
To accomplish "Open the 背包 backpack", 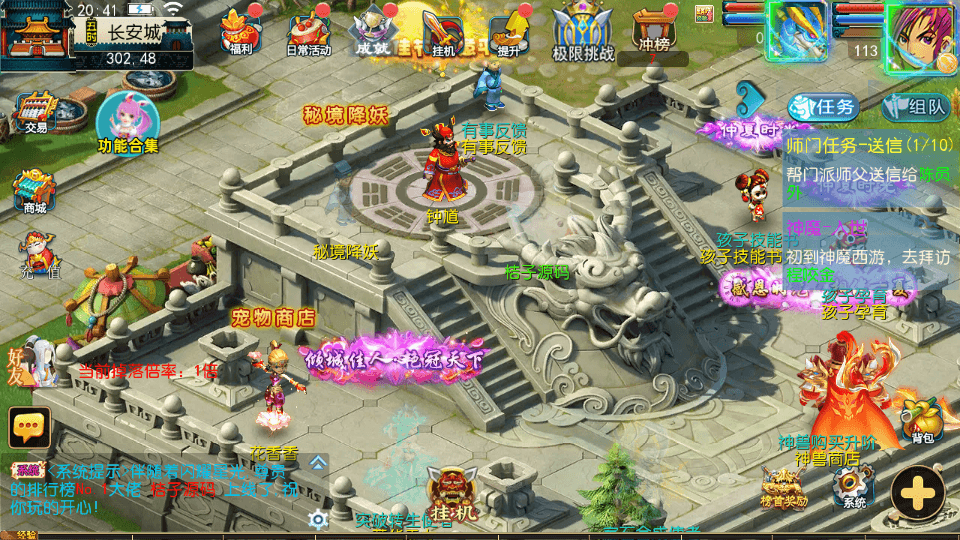I will 920,417.
